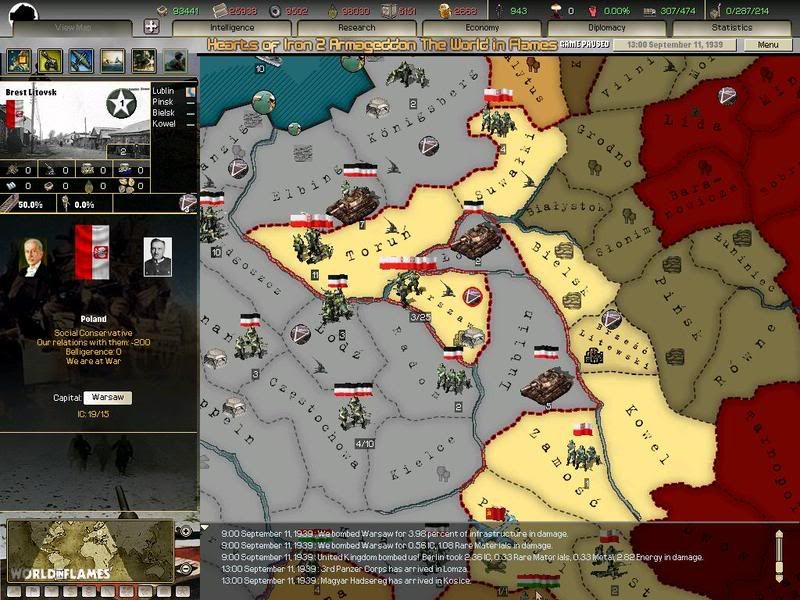Switch to the Research tab

(356, 28)
